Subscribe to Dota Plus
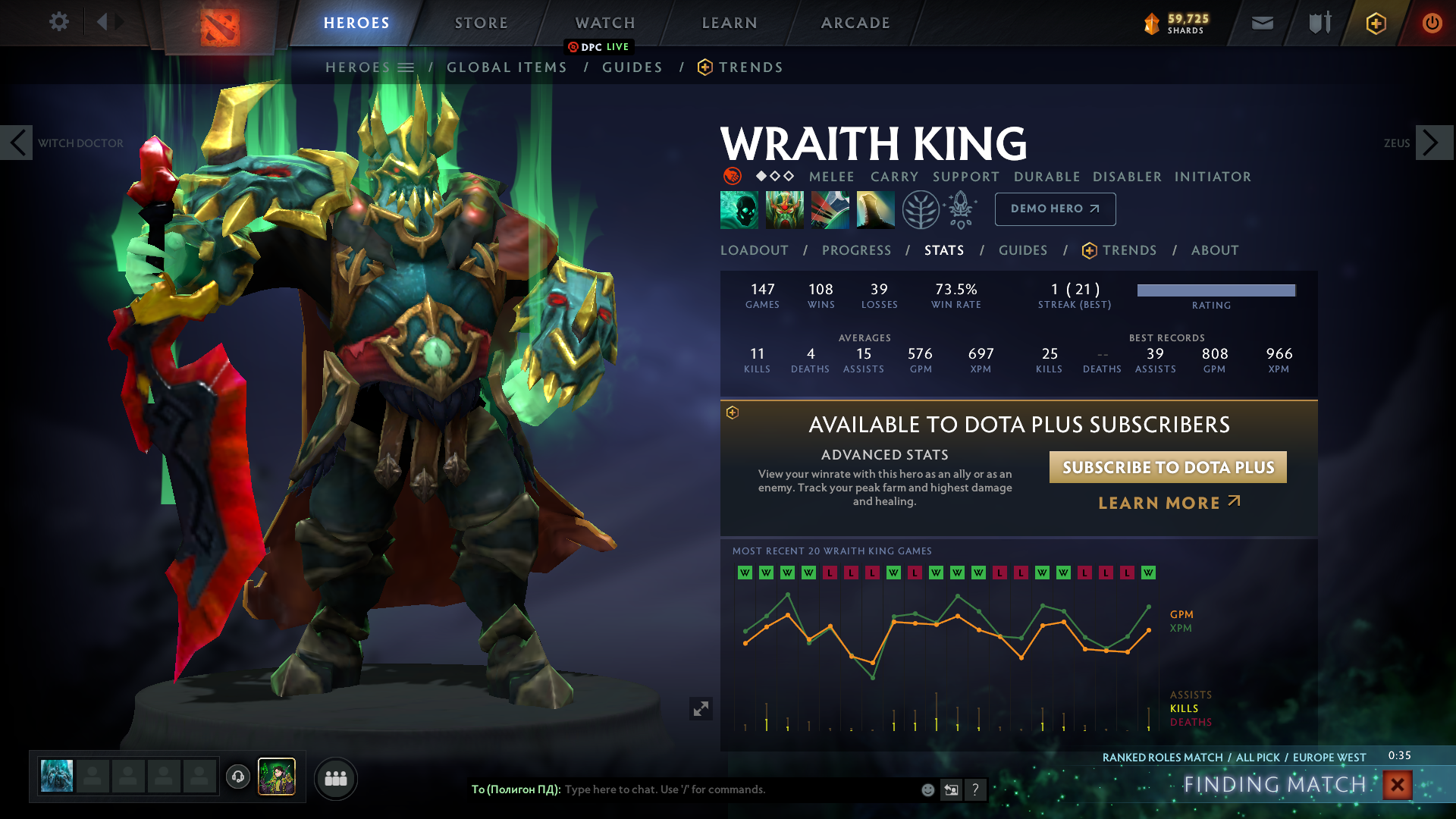 click(1168, 467)
